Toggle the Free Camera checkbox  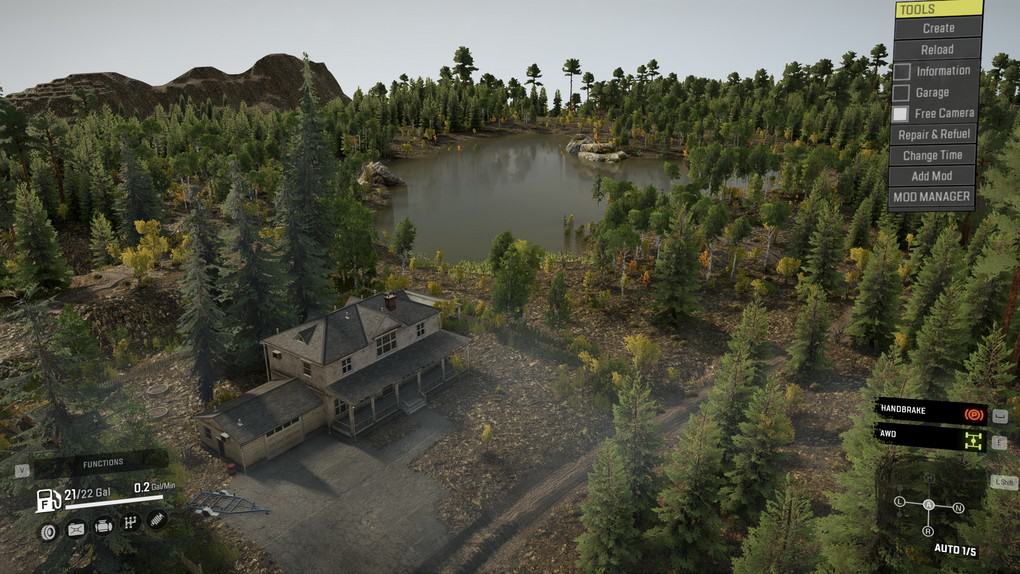(x=902, y=114)
